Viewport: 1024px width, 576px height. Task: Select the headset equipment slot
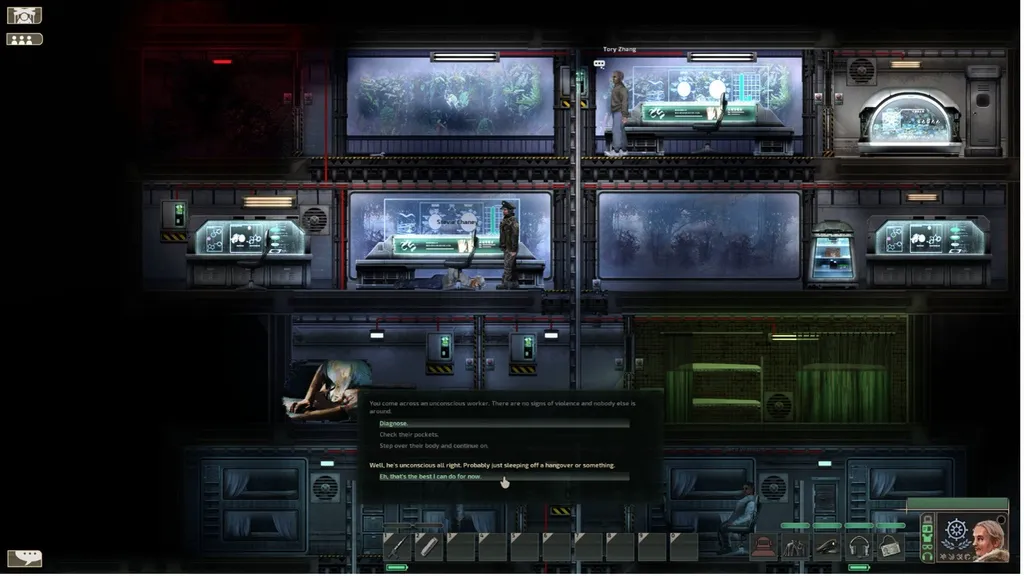[859, 546]
